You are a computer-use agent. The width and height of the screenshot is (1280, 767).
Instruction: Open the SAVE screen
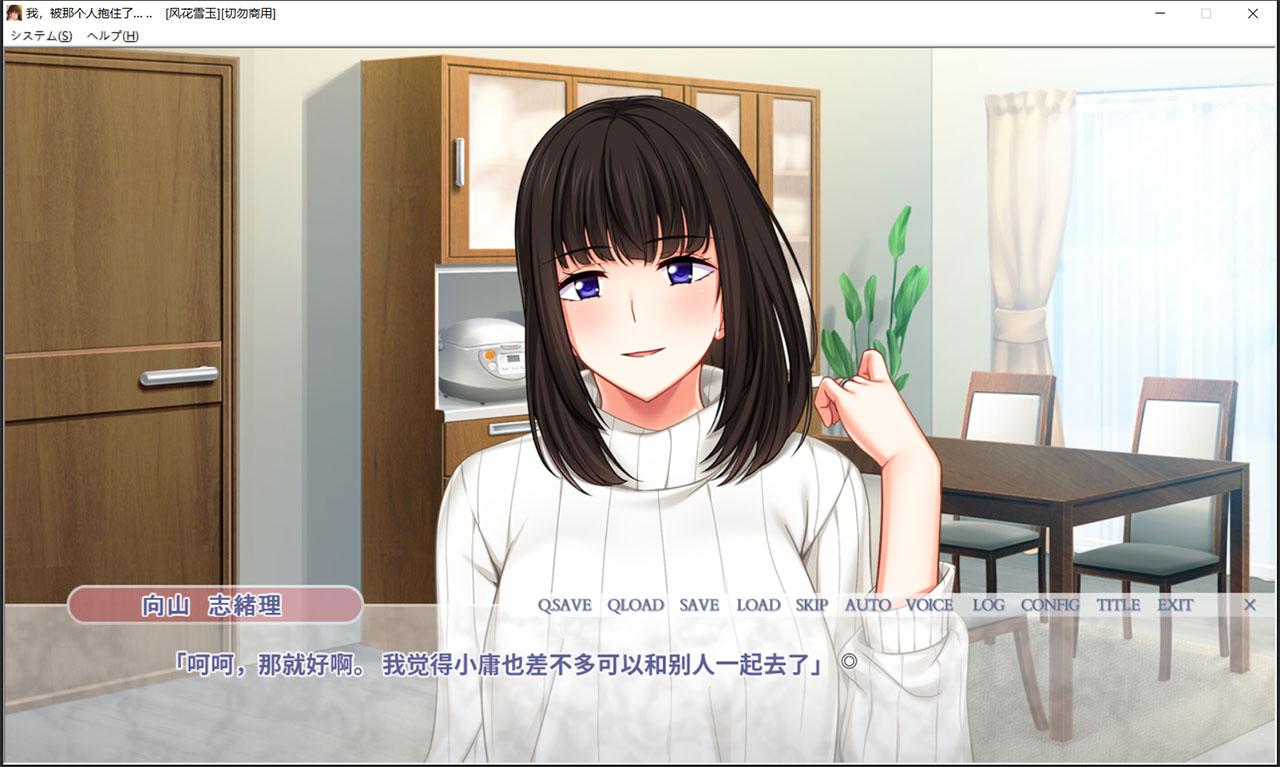tap(699, 605)
